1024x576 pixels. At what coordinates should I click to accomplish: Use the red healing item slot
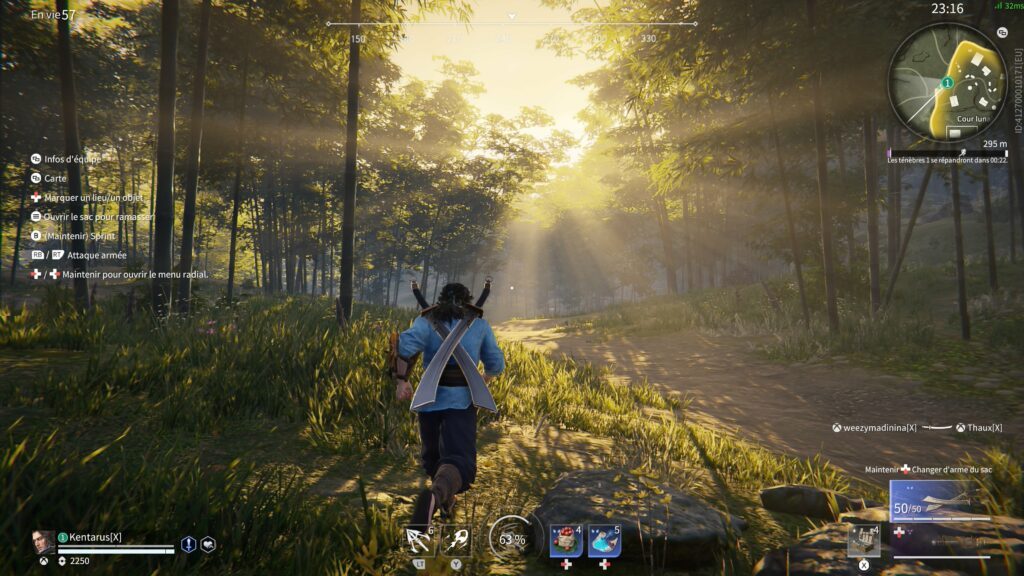[566, 541]
